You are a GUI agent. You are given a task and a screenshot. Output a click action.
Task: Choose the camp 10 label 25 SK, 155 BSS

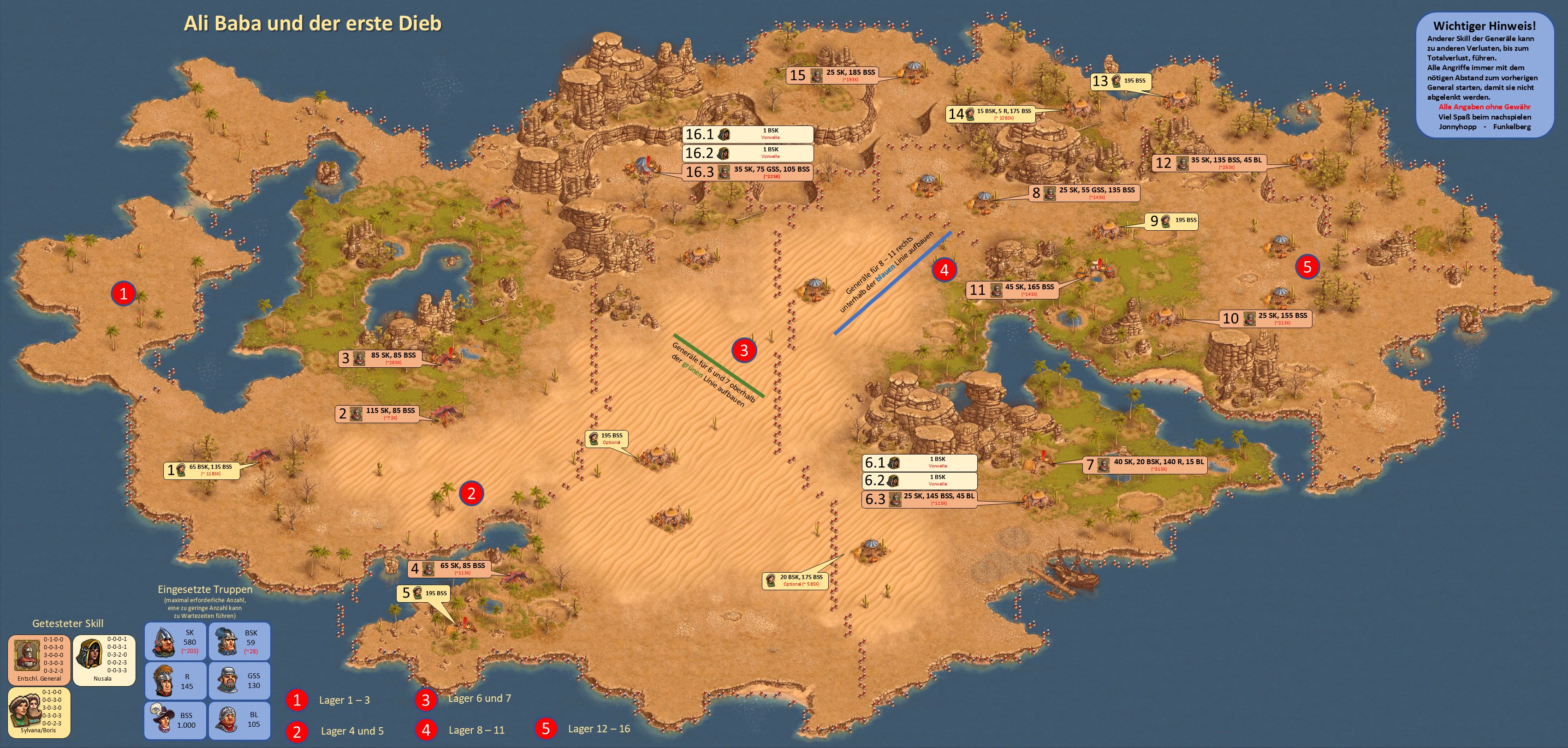click(x=1266, y=318)
